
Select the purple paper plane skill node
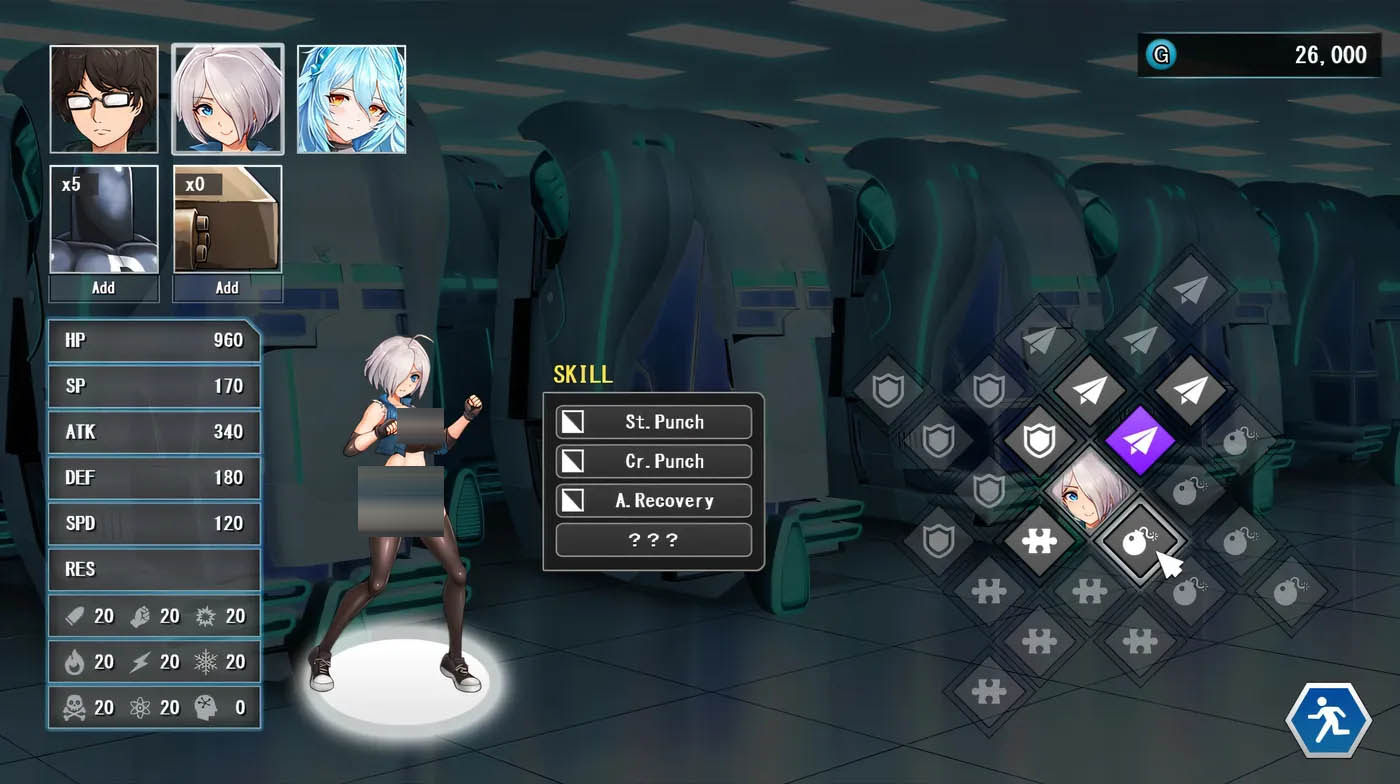pyautogui.click(x=1139, y=440)
